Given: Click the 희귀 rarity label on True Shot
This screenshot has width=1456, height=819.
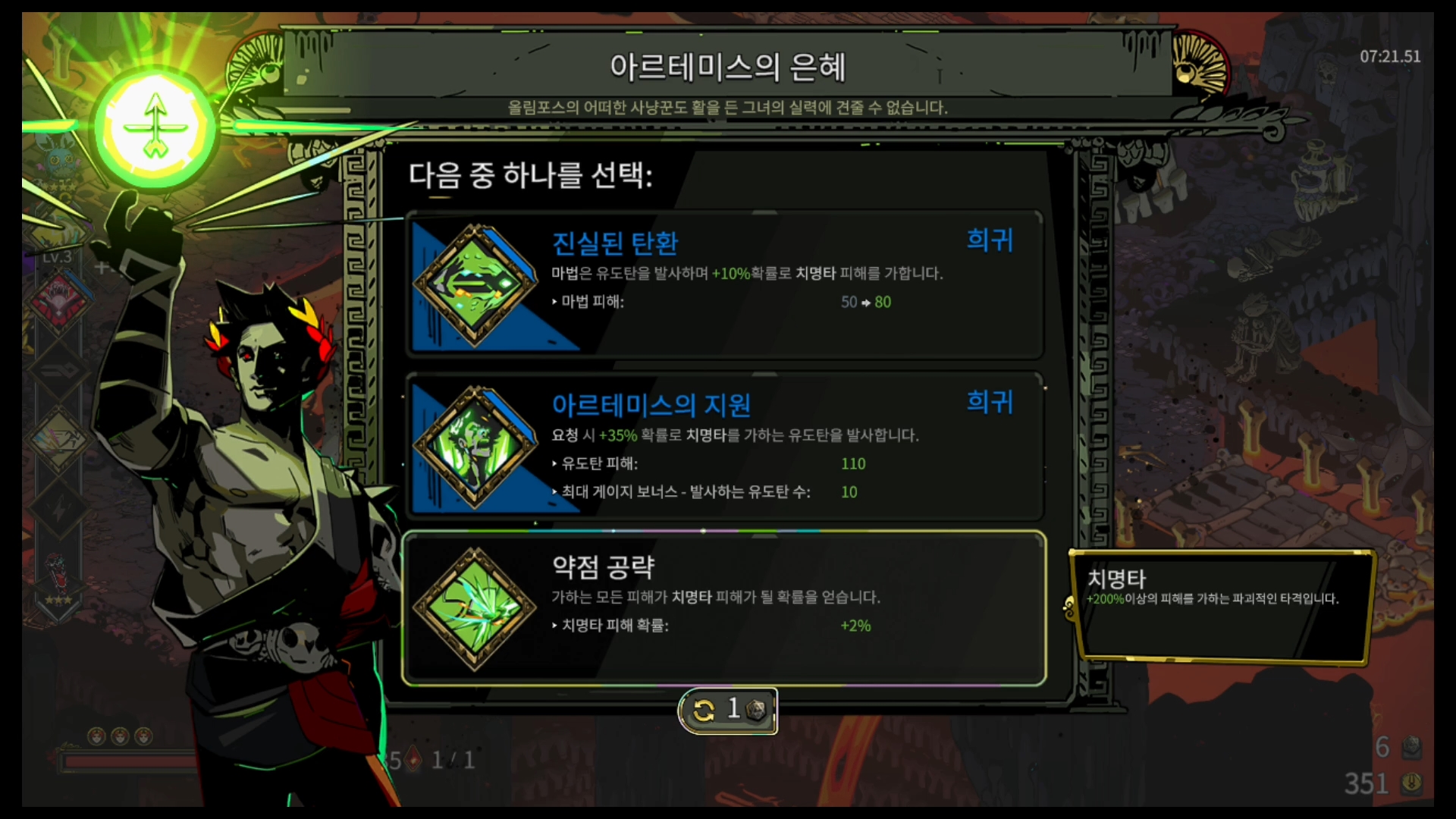Looking at the screenshot, I should coord(988,240).
